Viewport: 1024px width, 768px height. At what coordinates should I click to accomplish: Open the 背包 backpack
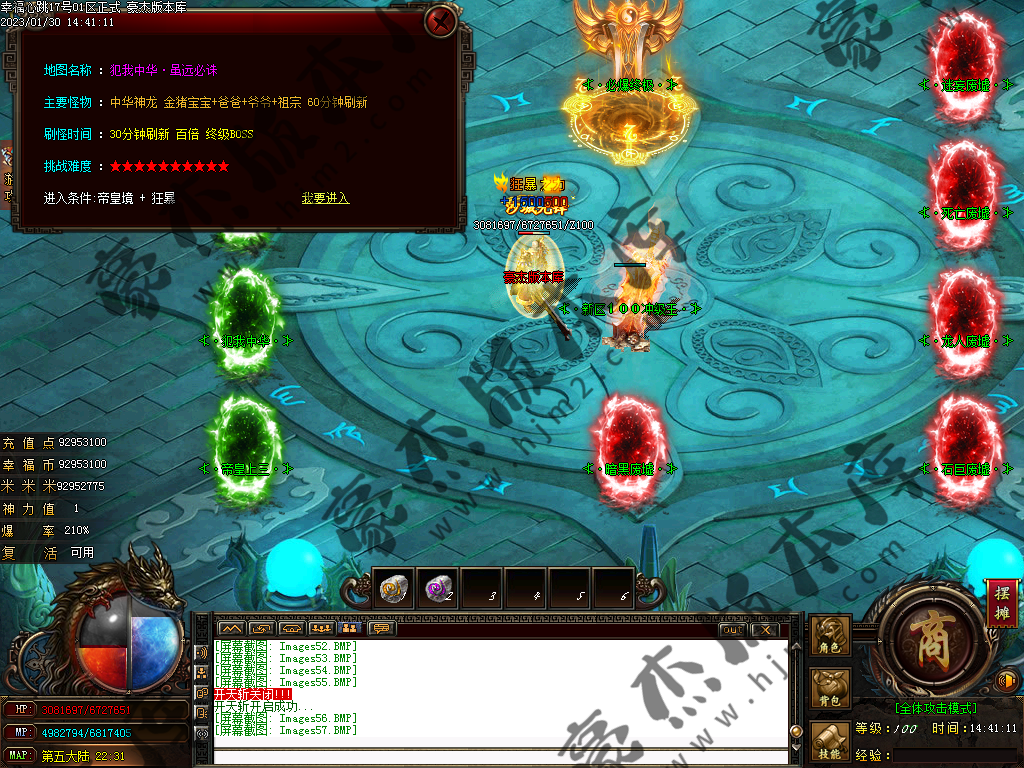(x=831, y=690)
